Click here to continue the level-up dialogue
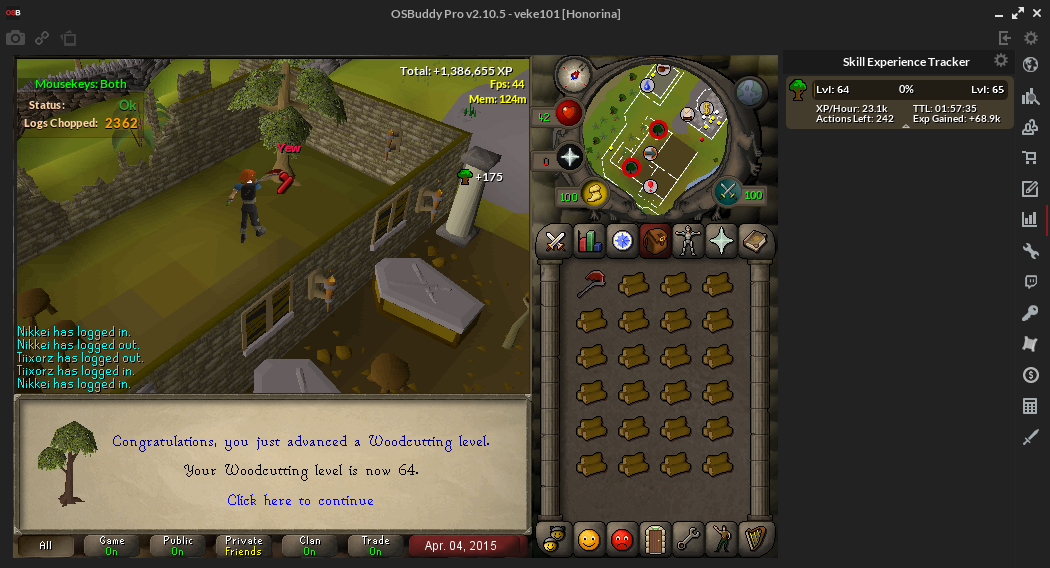This screenshot has height=568, width=1050. [300, 500]
